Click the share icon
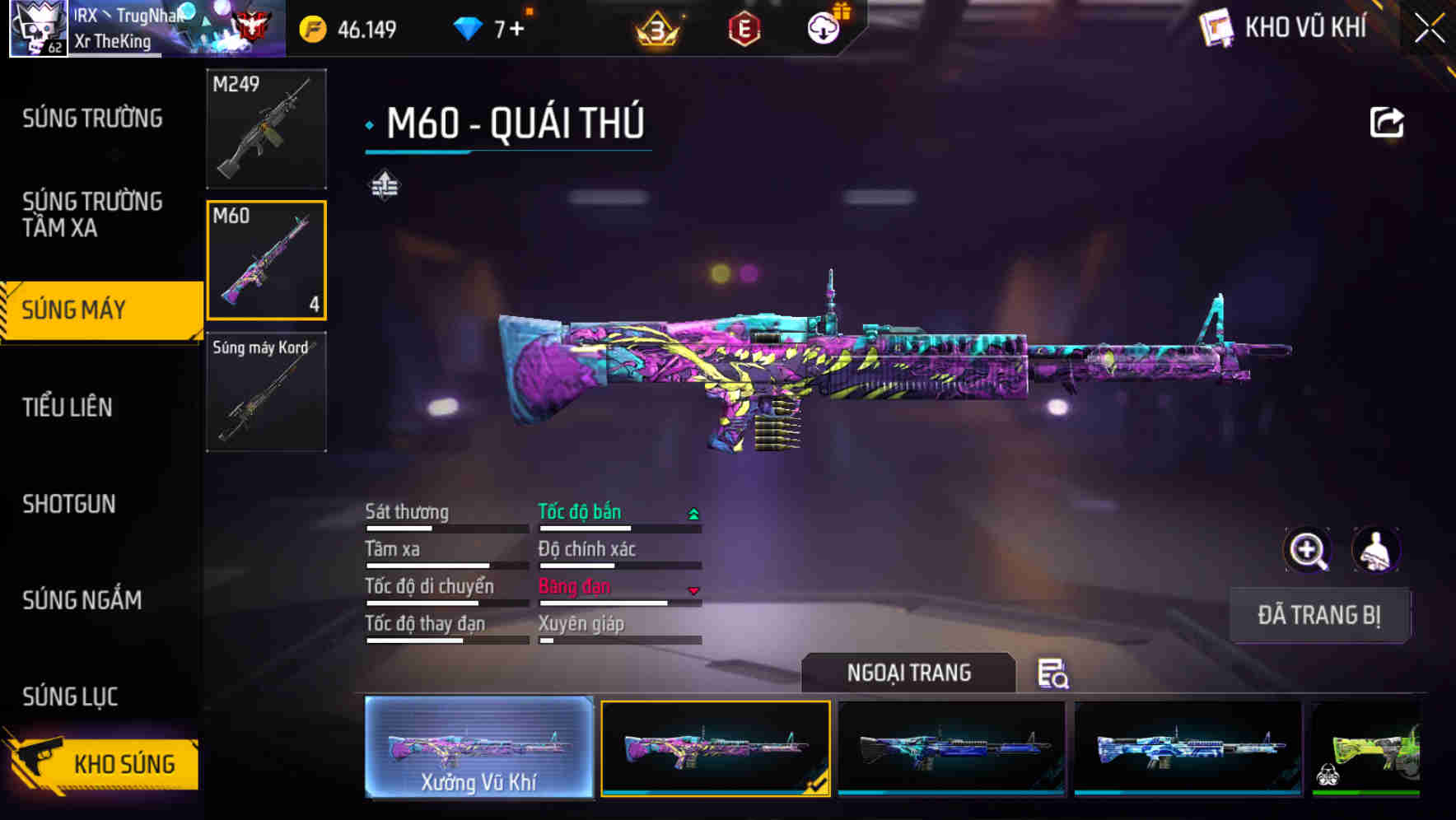This screenshot has height=820, width=1456. click(x=1386, y=123)
